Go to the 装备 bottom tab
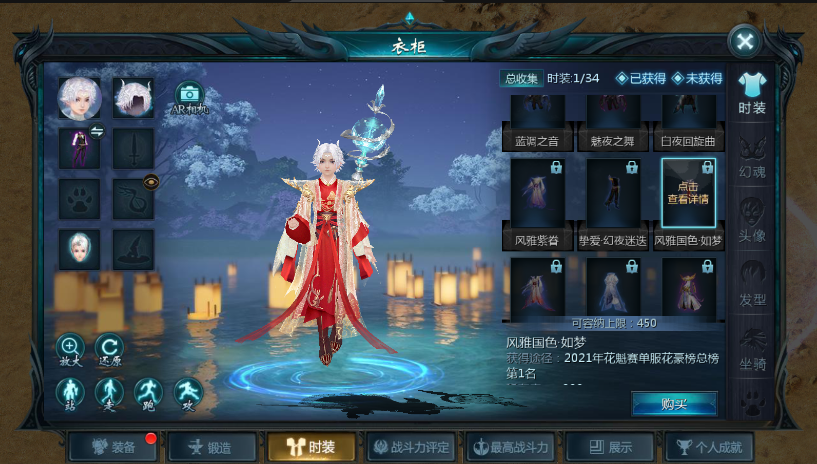 pos(112,447)
